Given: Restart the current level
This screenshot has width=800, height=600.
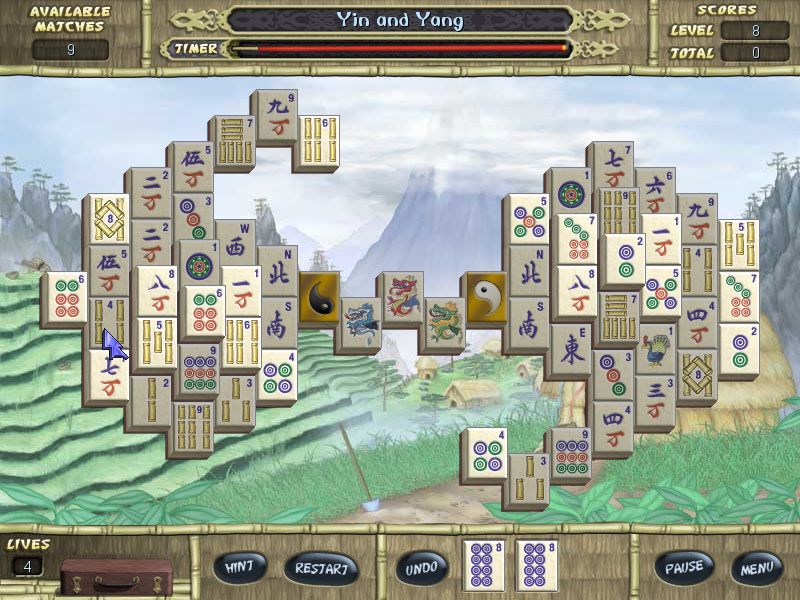Looking at the screenshot, I should click(x=322, y=568).
